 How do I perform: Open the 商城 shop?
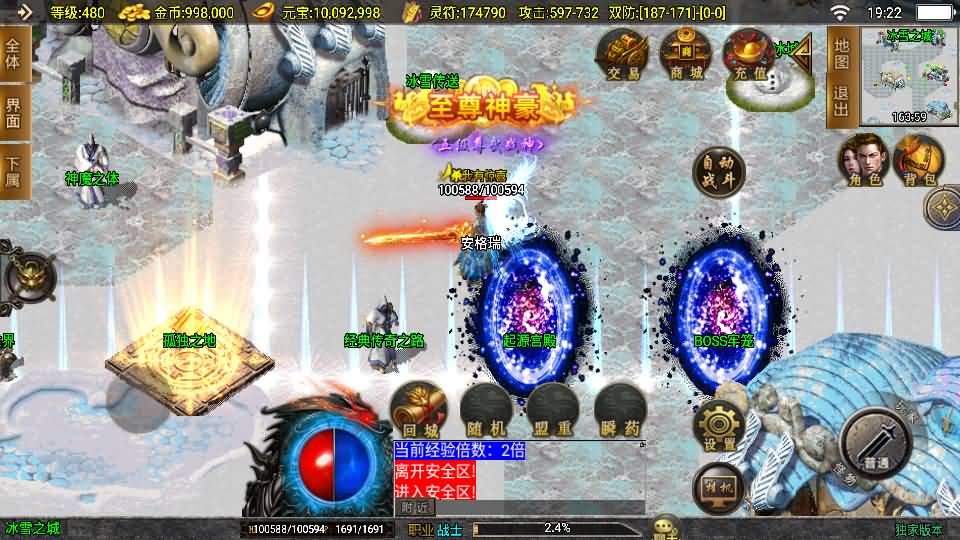tap(686, 54)
